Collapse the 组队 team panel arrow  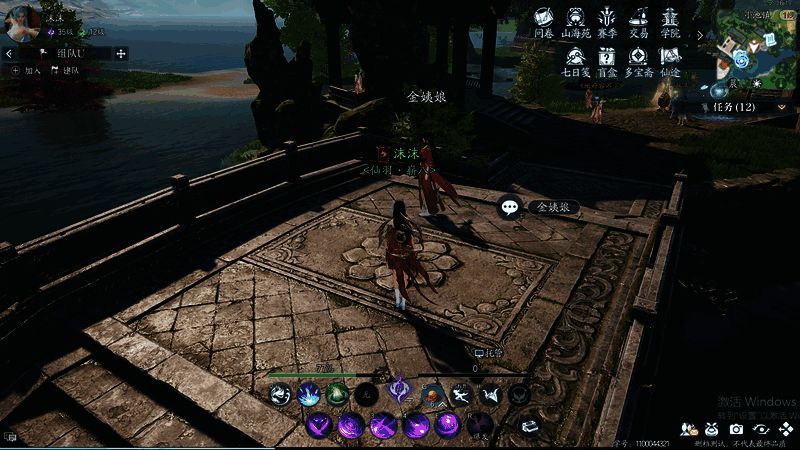pyautogui.click(x=9, y=53)
